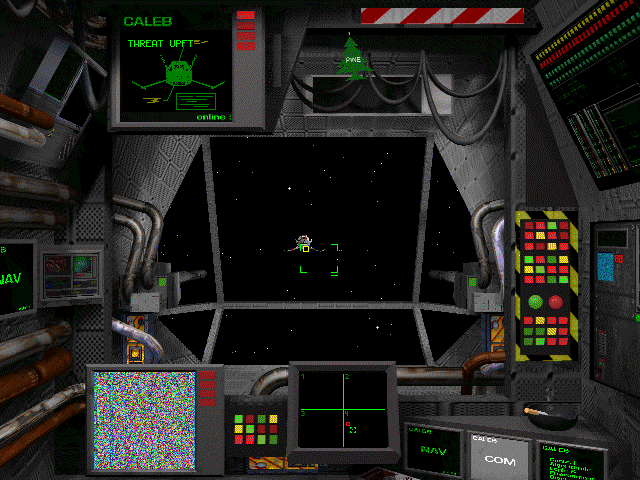This screenshot has height=480, width=640.
Task: Select the NAV monitor beside the COM screen
Action: pyautogui.click(x=433, y=451)
